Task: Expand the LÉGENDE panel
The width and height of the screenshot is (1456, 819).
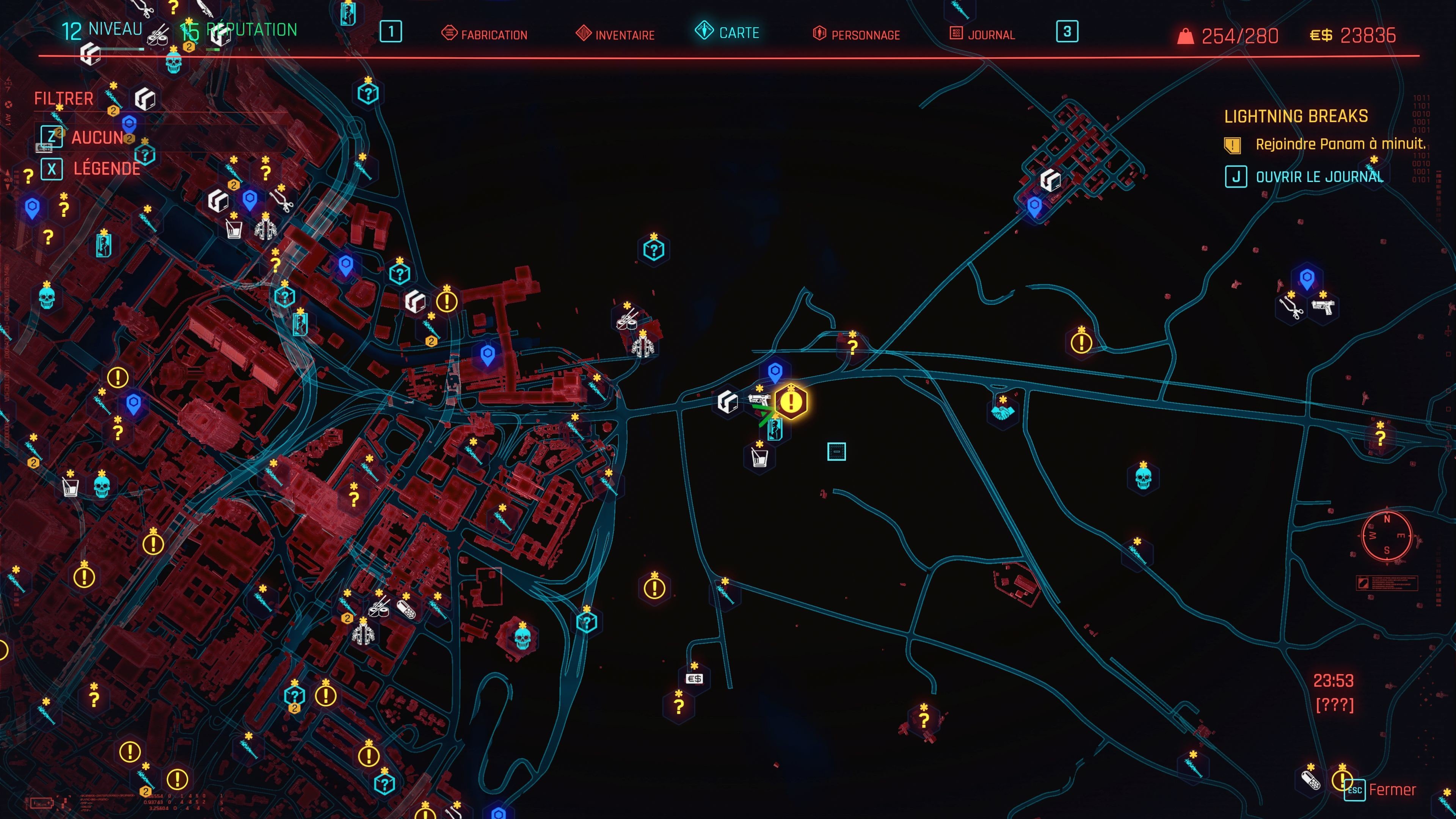Action: coord(107,168)
